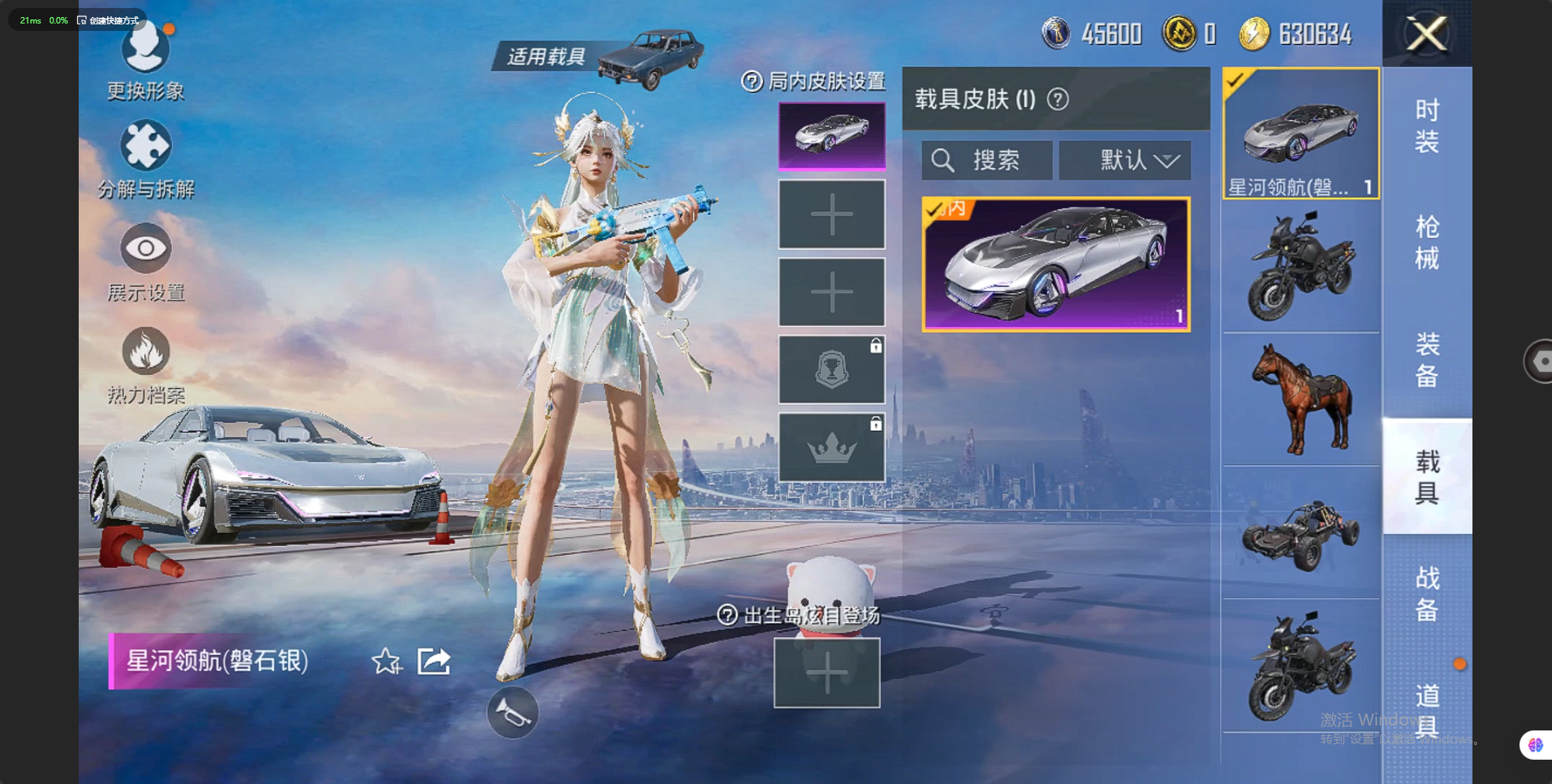Select the silver sports car skin card
The width and height of the screenshot is (1552, 784).
coord(1056,264)
